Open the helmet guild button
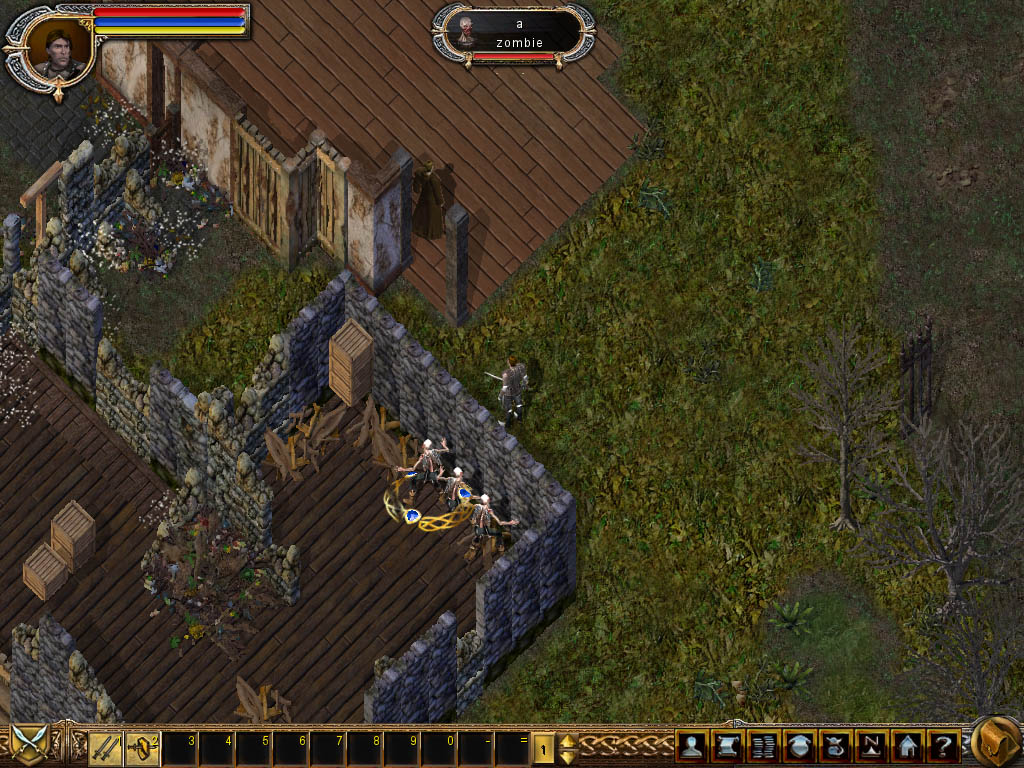 tap(799, 746)
